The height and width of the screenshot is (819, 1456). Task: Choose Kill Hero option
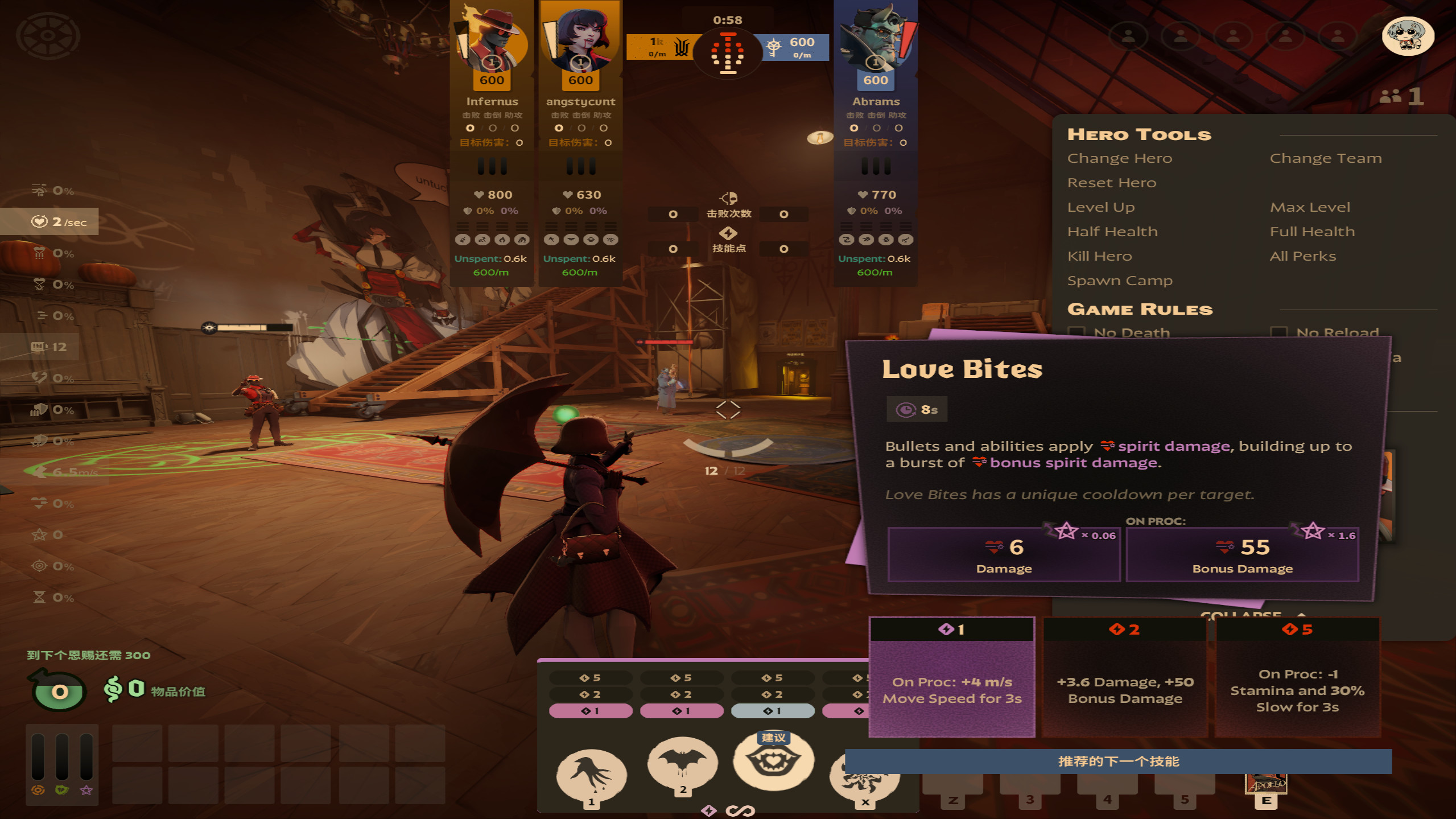click(1099, 256)
